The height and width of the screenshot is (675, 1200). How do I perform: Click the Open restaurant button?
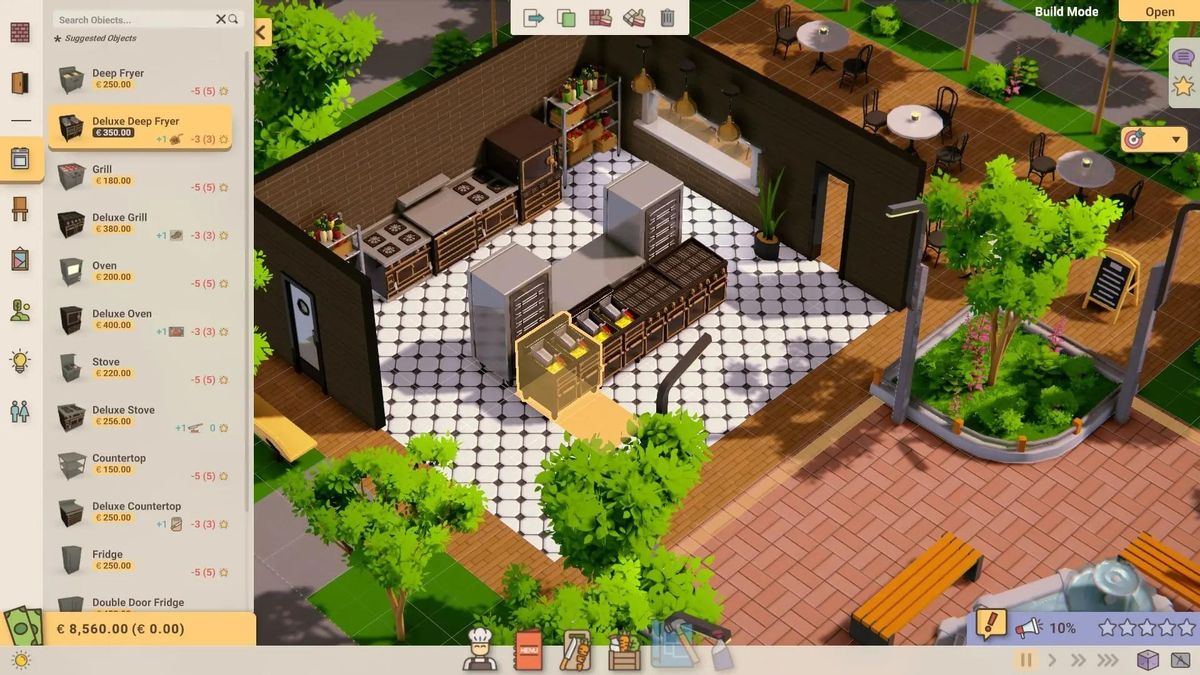[1159, 12]
